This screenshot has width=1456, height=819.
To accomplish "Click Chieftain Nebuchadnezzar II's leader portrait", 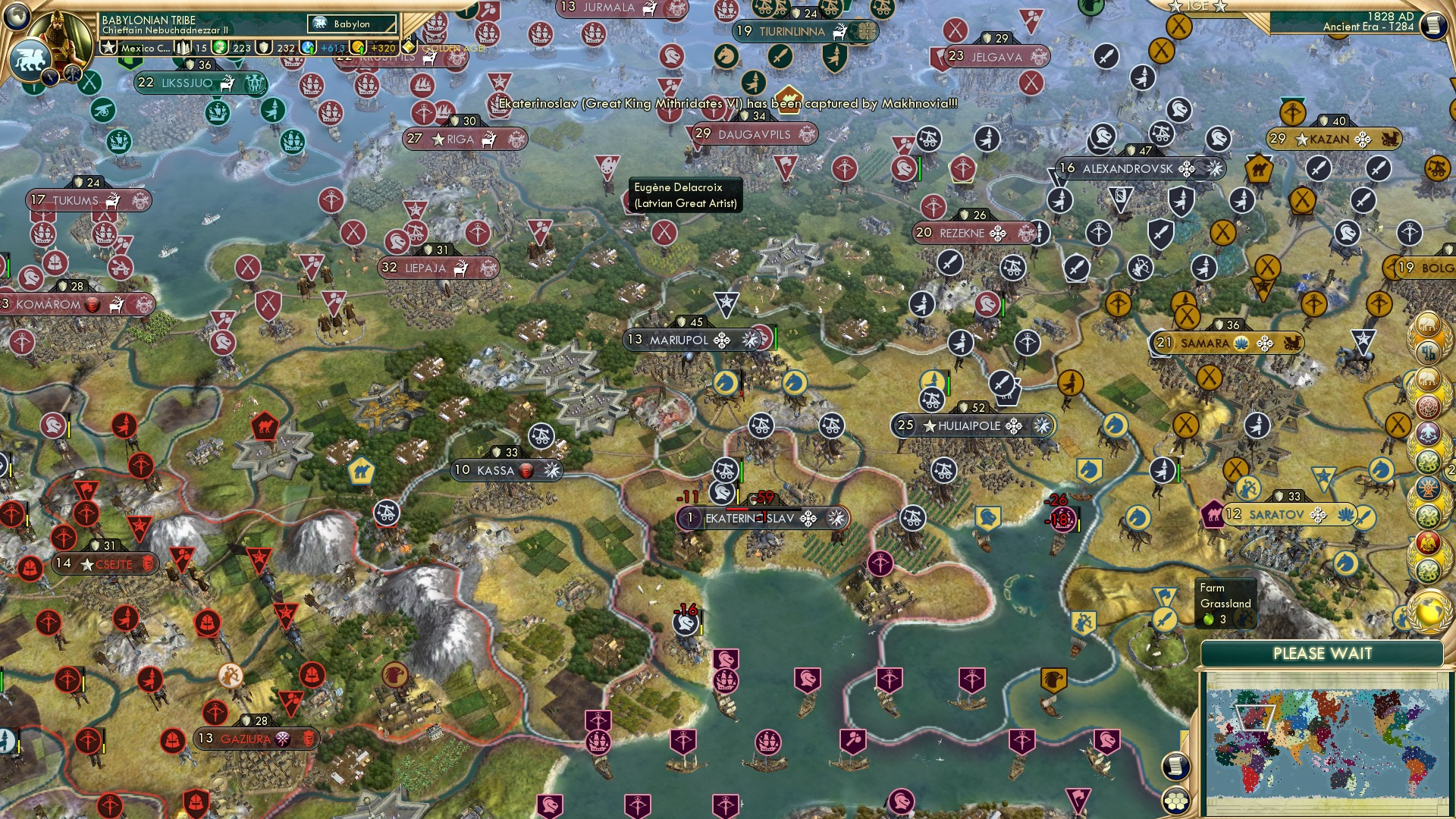I will [x=61, y=39].
